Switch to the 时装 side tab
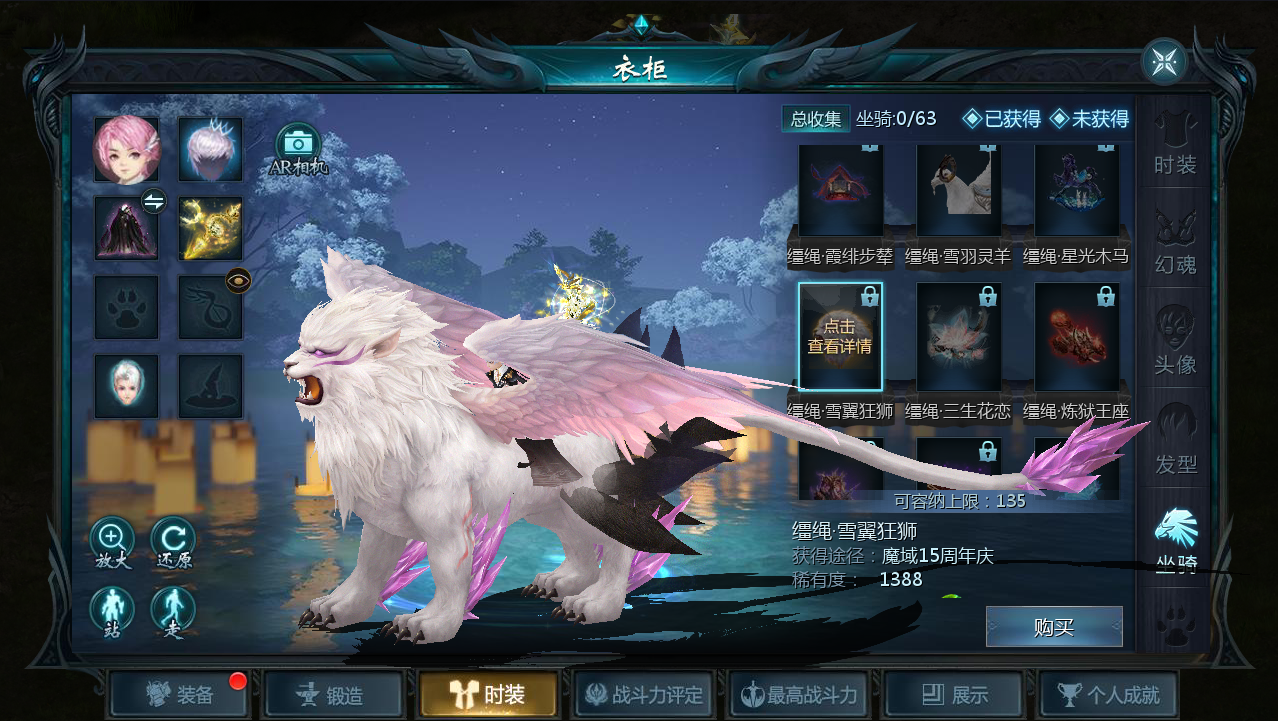Viewport: 1278px width, 721px height. pyautogui.click(x=1175, y=143)
